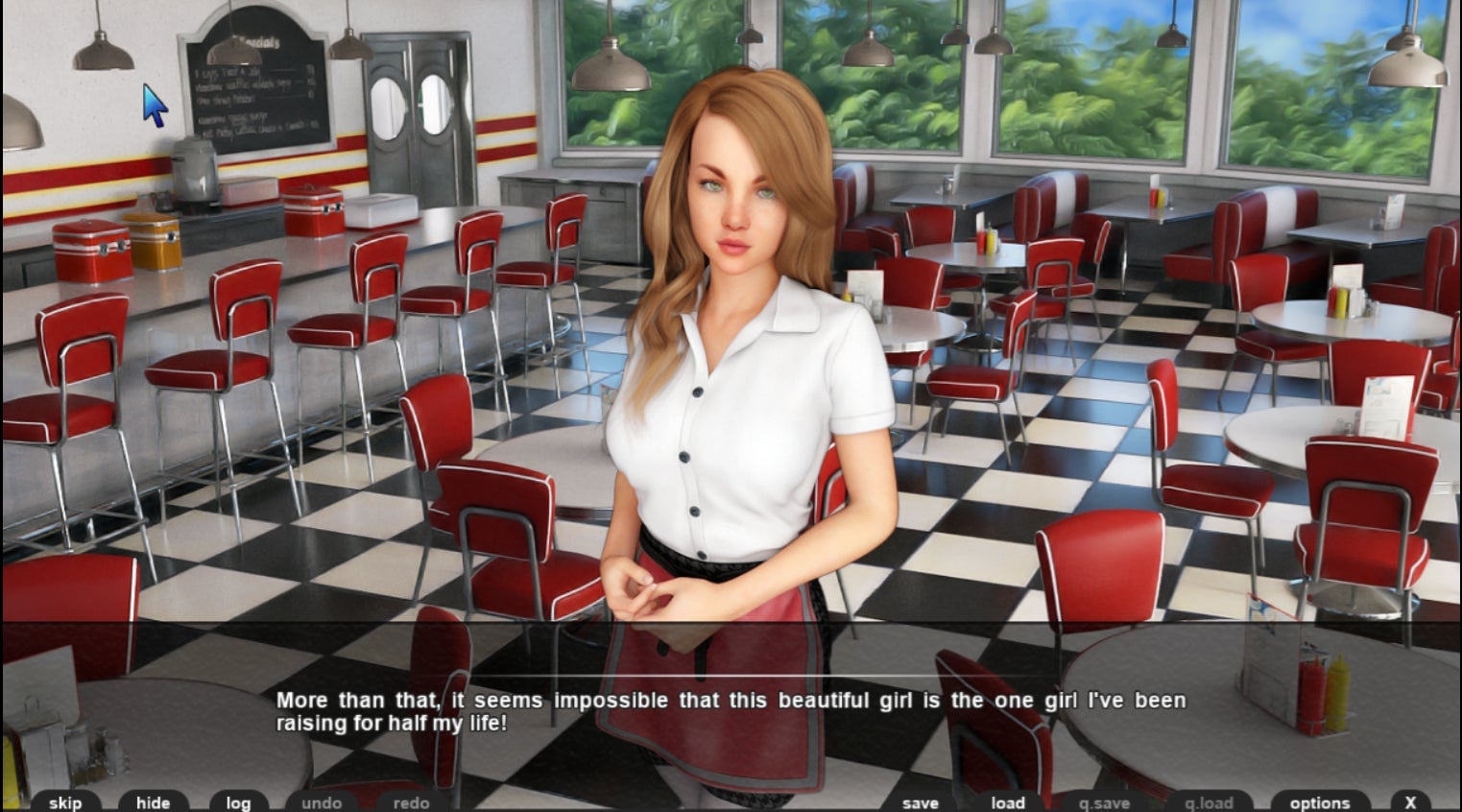
Task: Click the X button on the quick menu
Action: pyautogui.click(x=1410, y=802)
